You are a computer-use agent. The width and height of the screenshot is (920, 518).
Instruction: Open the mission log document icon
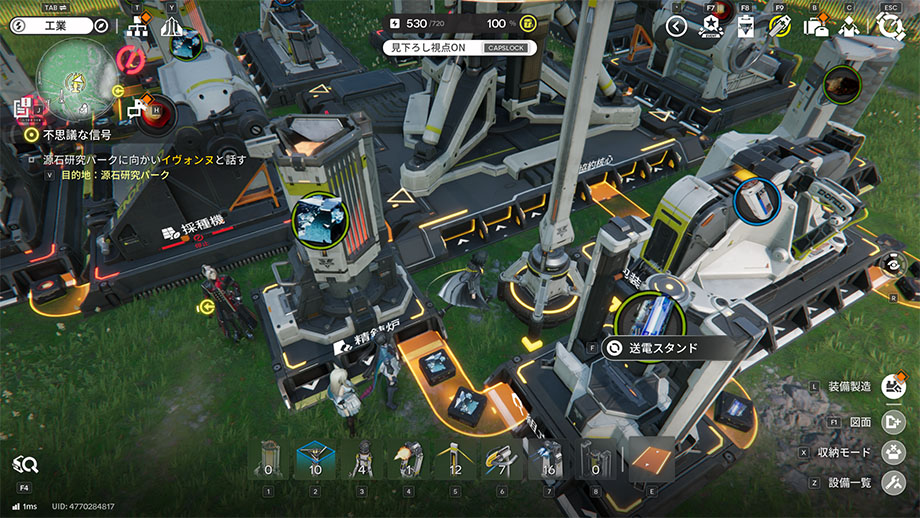pos(21,105)
